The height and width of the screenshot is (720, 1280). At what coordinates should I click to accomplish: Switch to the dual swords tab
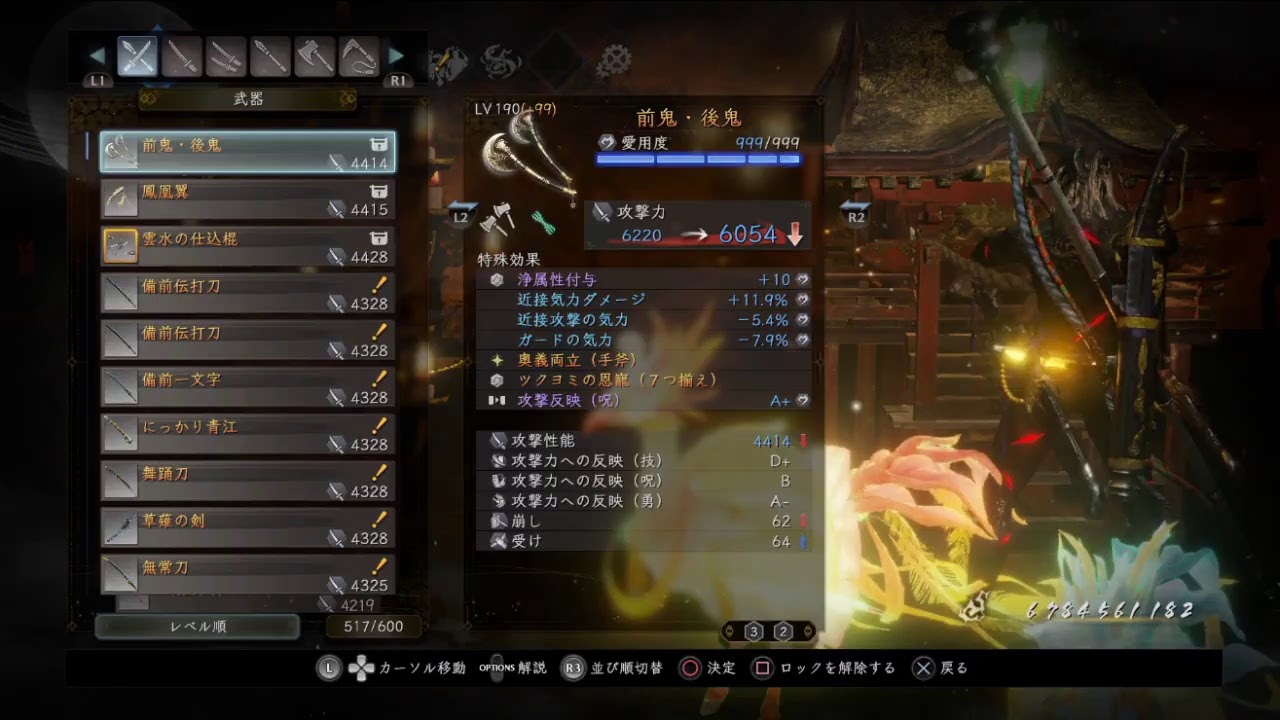(x=226, y=57)
